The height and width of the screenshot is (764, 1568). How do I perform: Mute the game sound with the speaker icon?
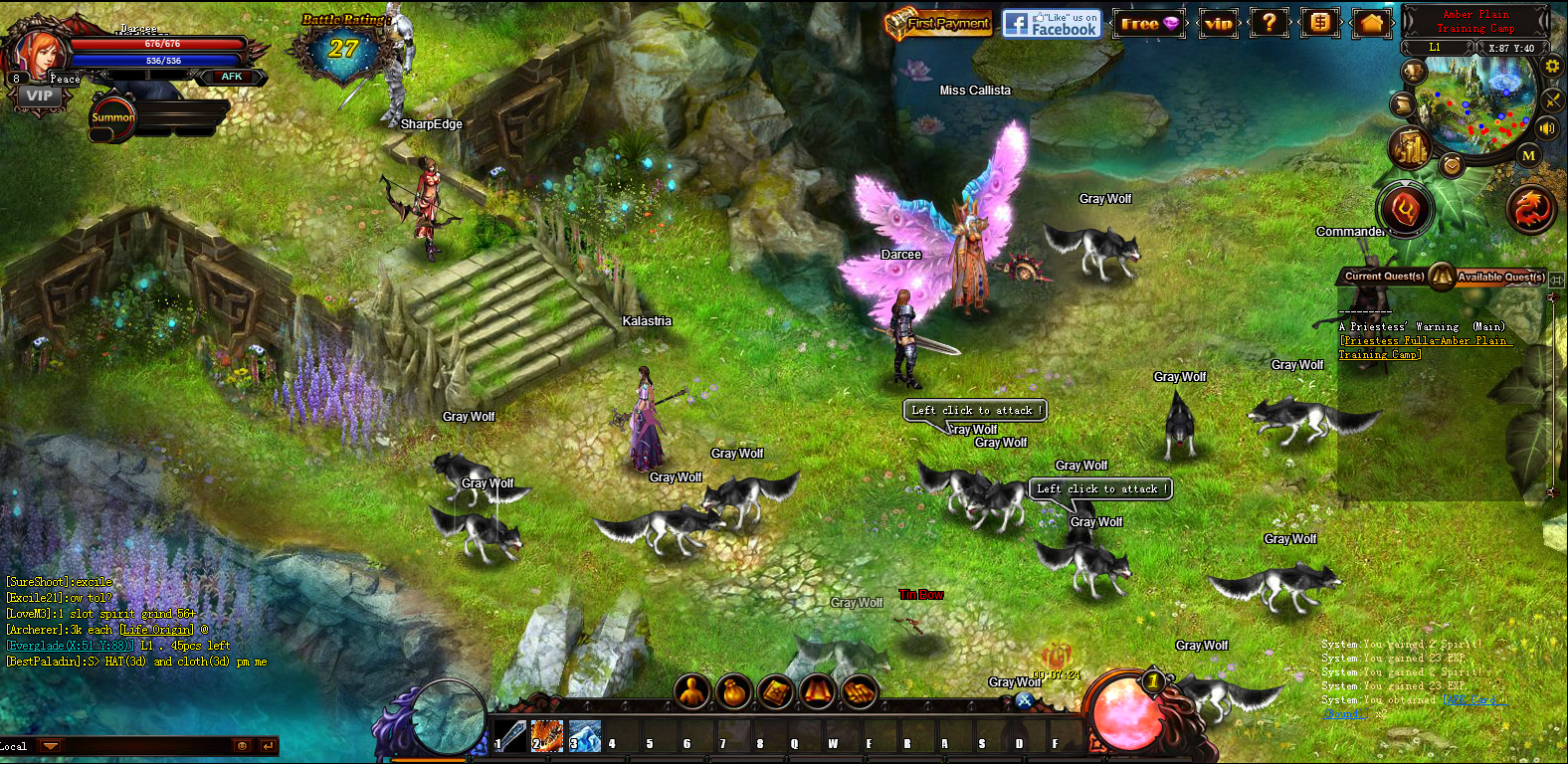click(x=1545, y=127)
